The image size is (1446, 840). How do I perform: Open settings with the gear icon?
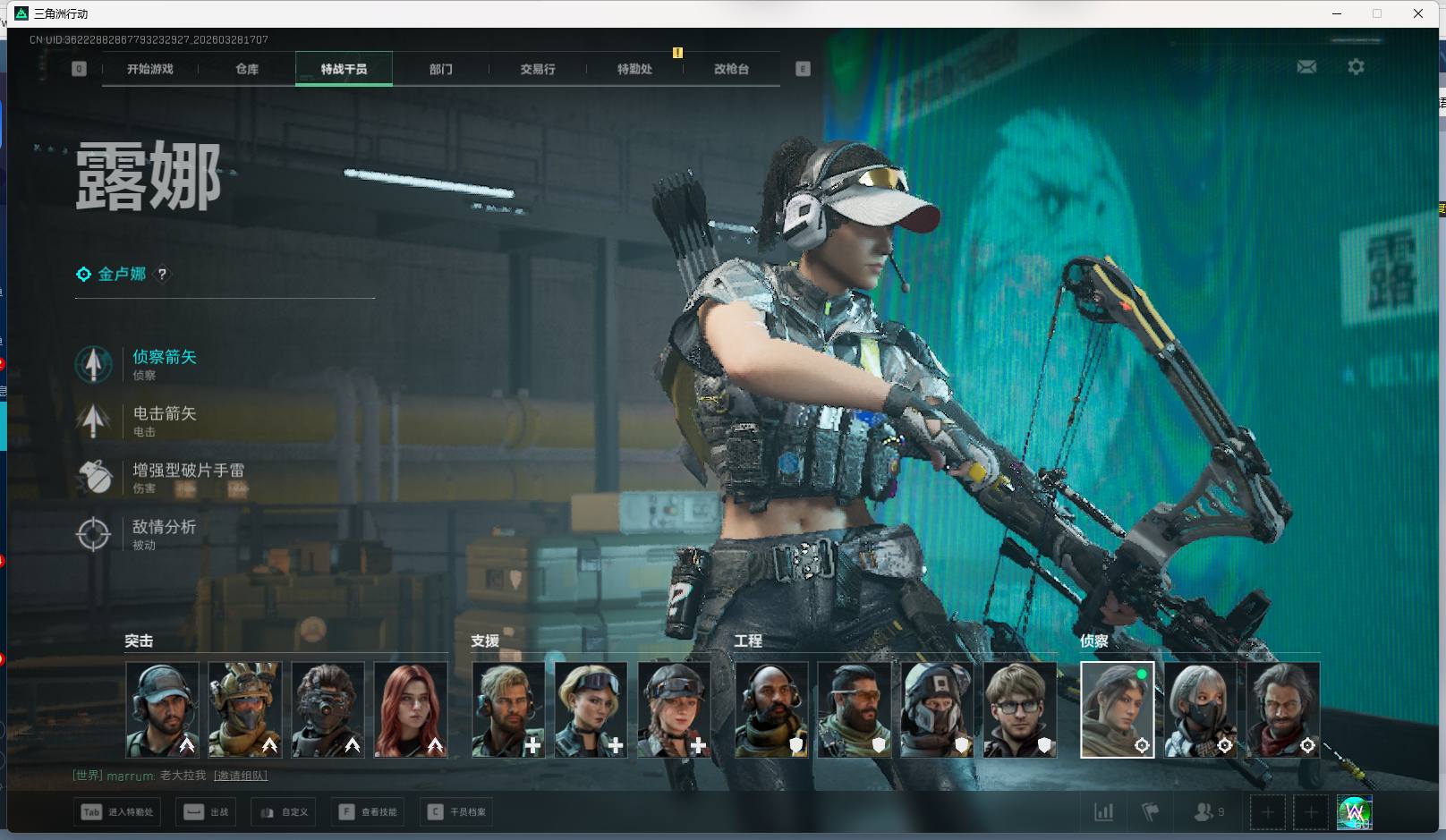(1356, 67)
